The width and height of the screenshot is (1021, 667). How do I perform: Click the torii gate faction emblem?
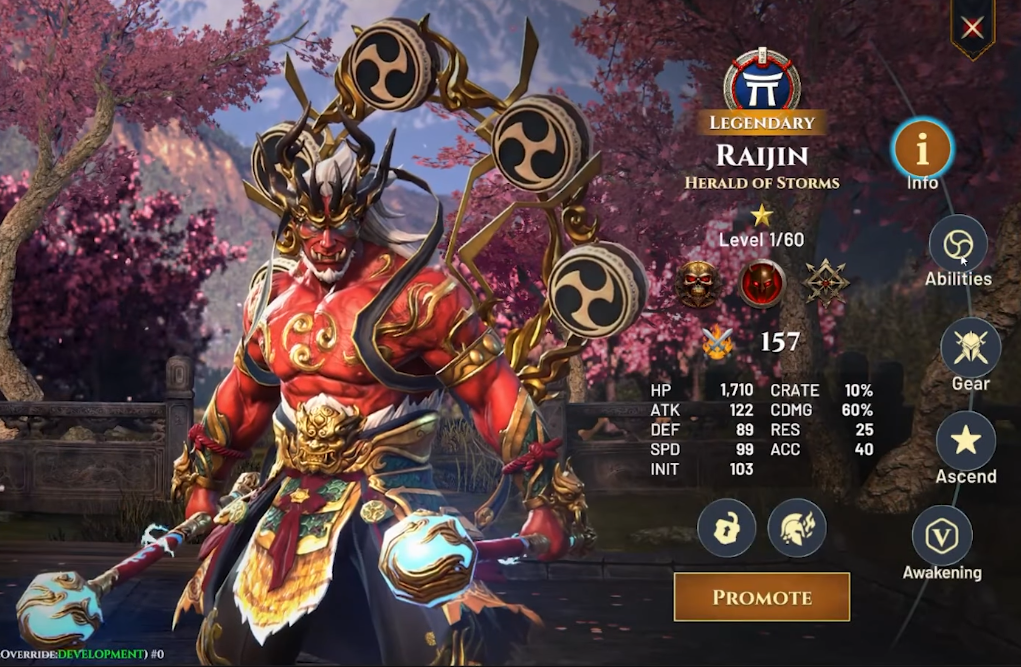(x=762, y=83)
